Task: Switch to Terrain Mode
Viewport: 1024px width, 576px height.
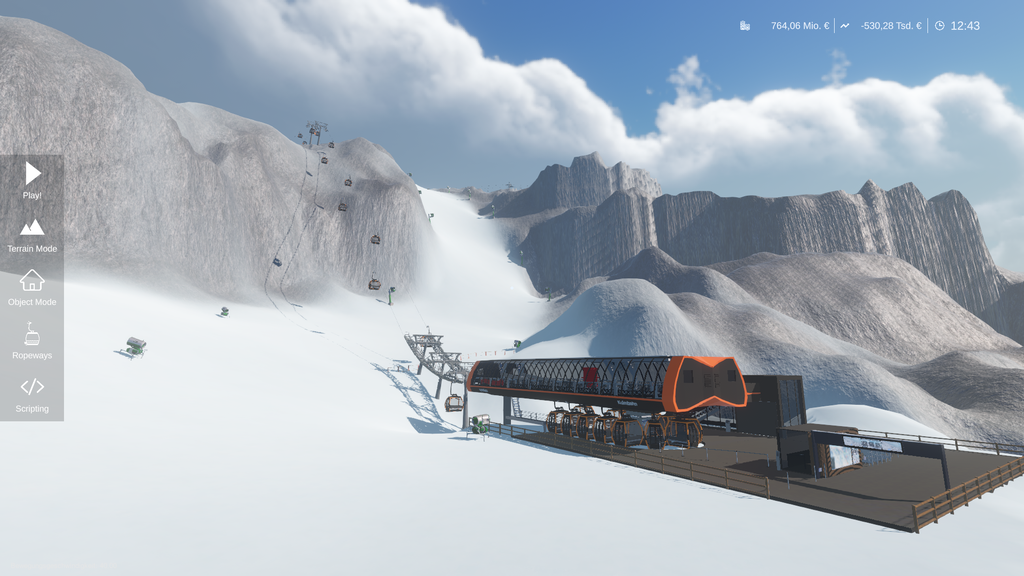Action: (x=32, y=234)
